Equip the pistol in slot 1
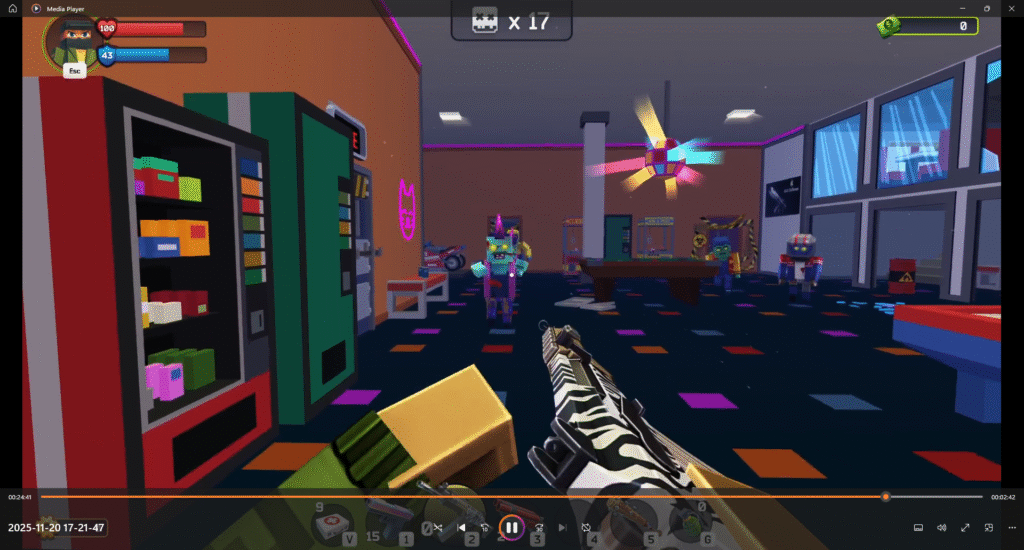Image resolution: width=1024 pixels, height=550 pixels. (390, 522)
